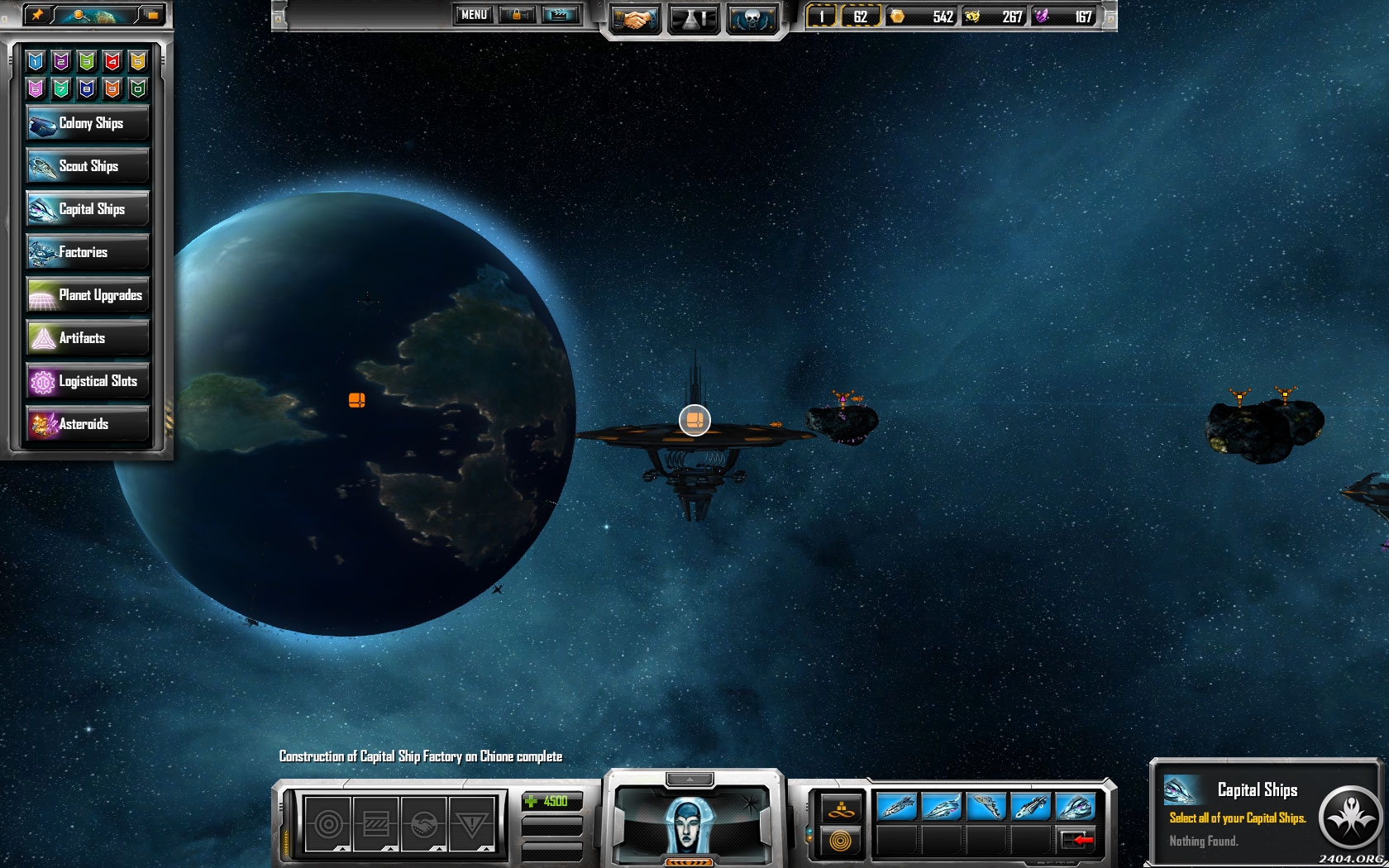
Task: Select all Colony Ships
Action: [88, 123]
